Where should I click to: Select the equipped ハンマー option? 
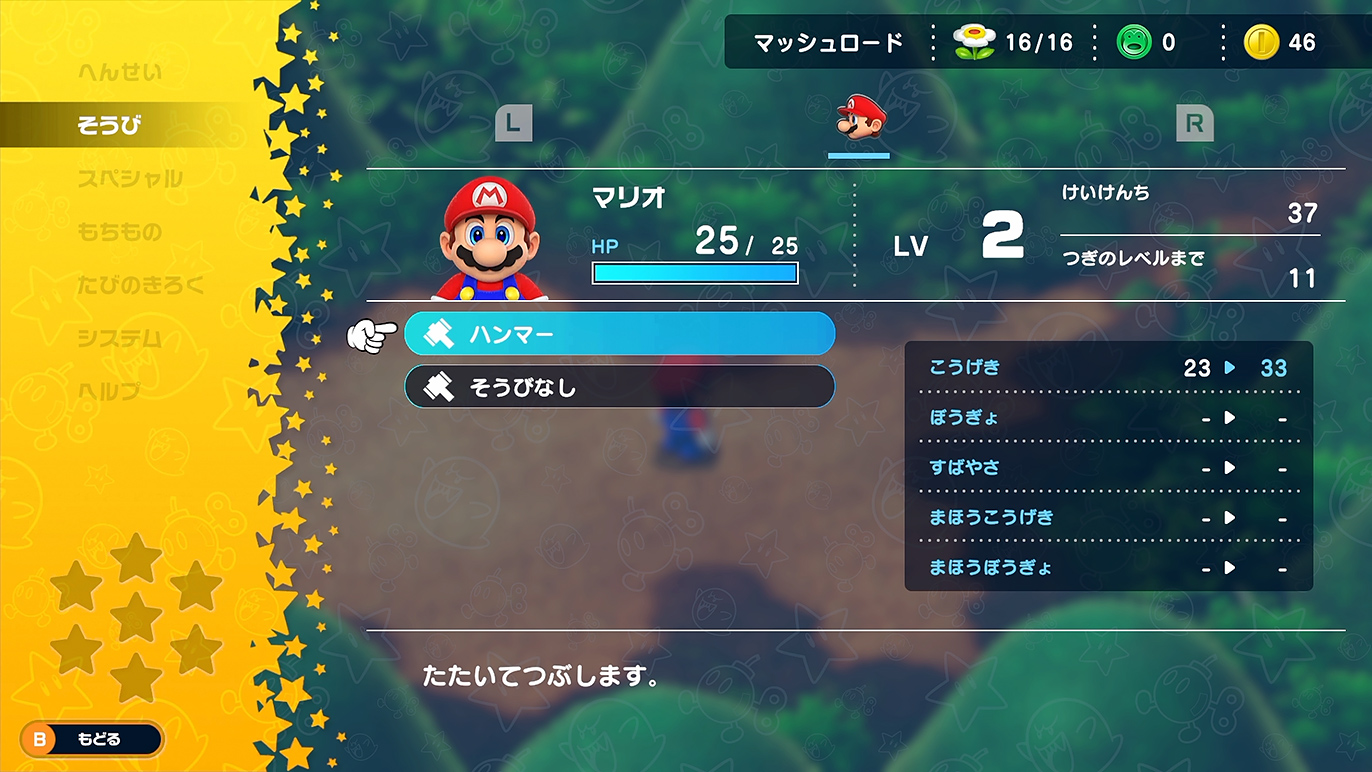click(x=620, y=334)
